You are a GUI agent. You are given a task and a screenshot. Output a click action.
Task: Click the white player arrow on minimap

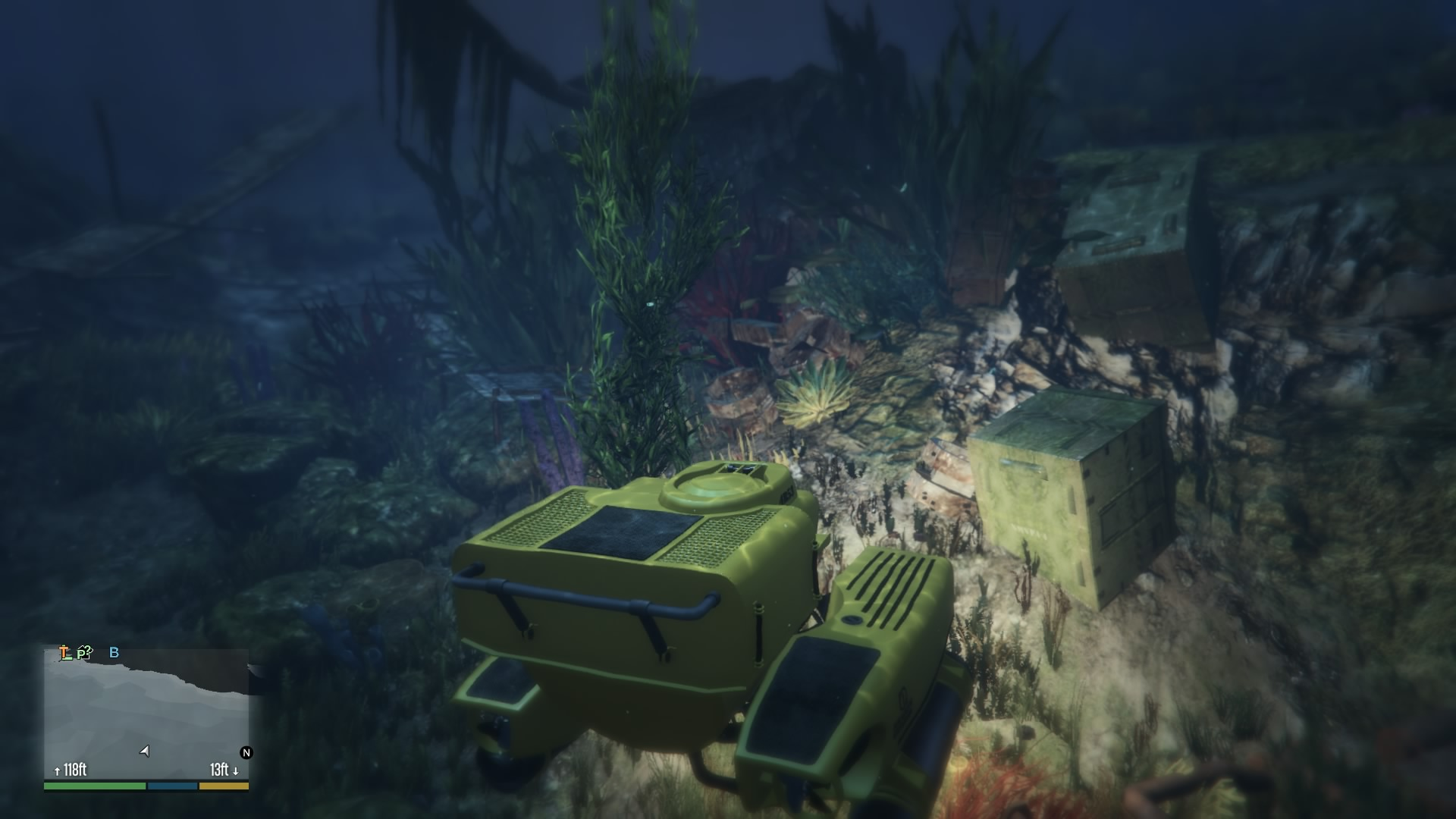(x=144, y=751)
